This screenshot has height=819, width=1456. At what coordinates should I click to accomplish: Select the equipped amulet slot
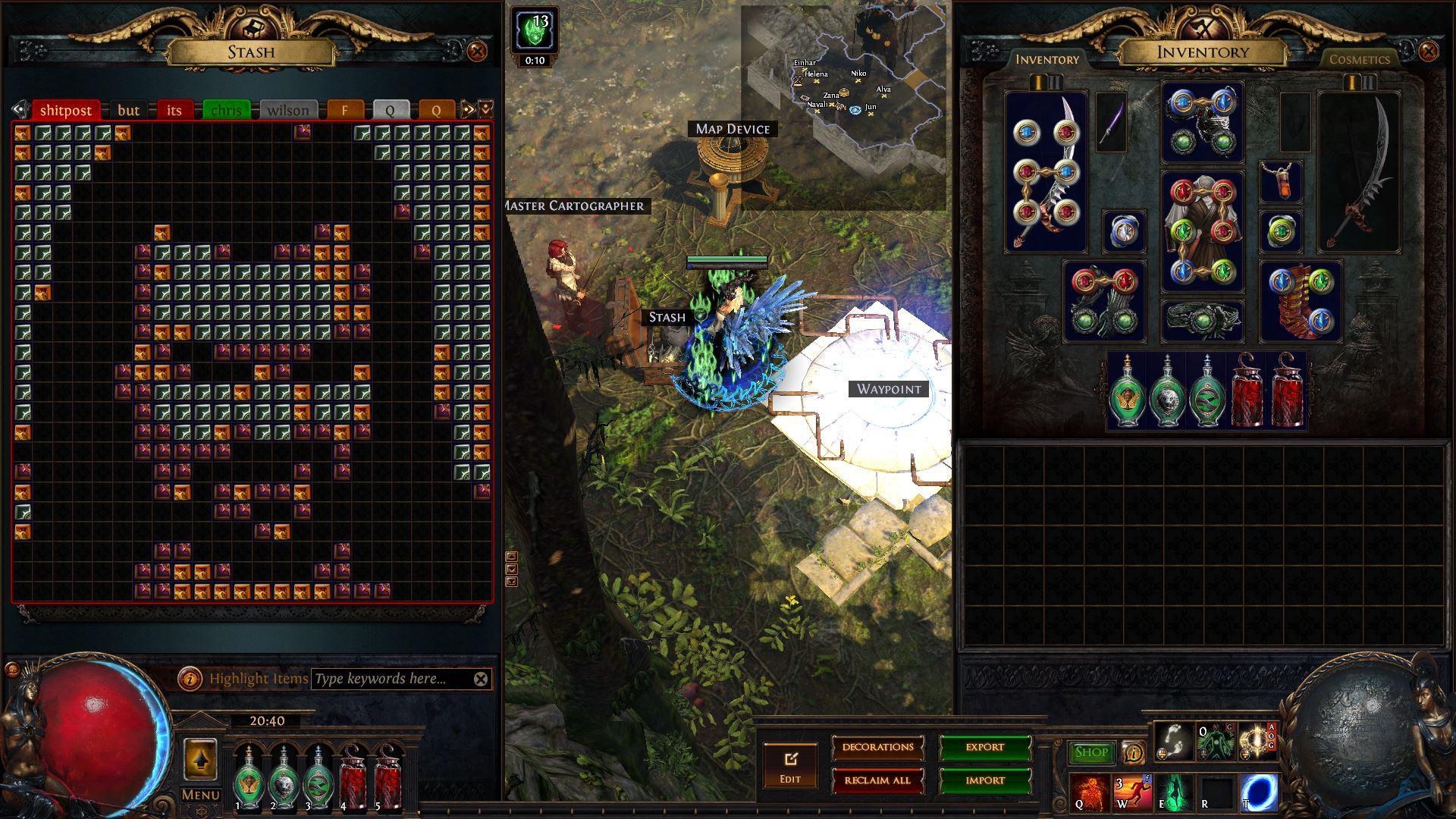1281,182
